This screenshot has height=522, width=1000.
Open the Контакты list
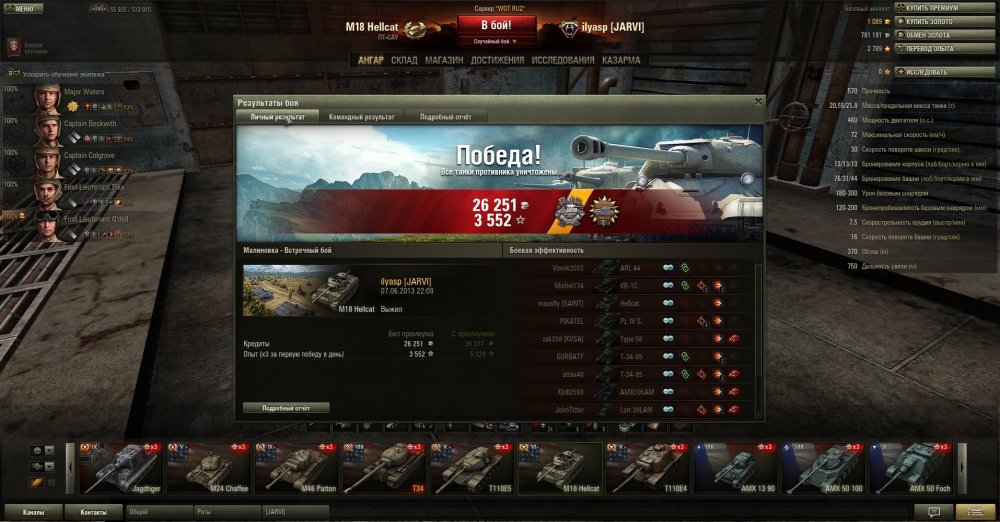pos(94,511)
